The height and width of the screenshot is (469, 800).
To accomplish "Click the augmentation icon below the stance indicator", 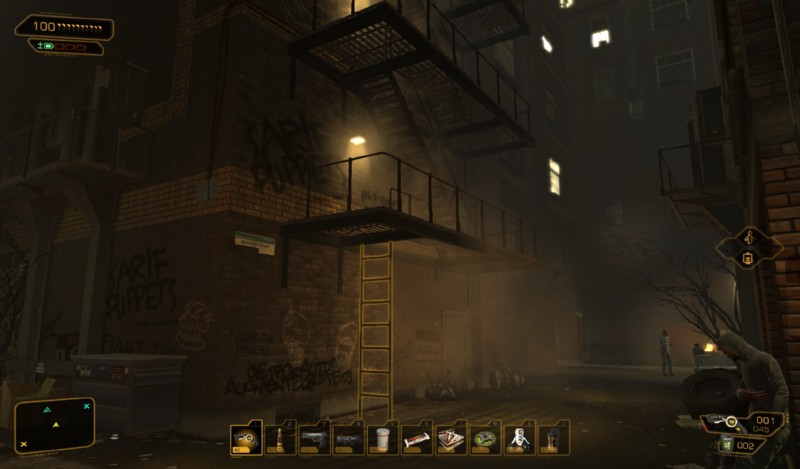I will click(x=746, y=258).
